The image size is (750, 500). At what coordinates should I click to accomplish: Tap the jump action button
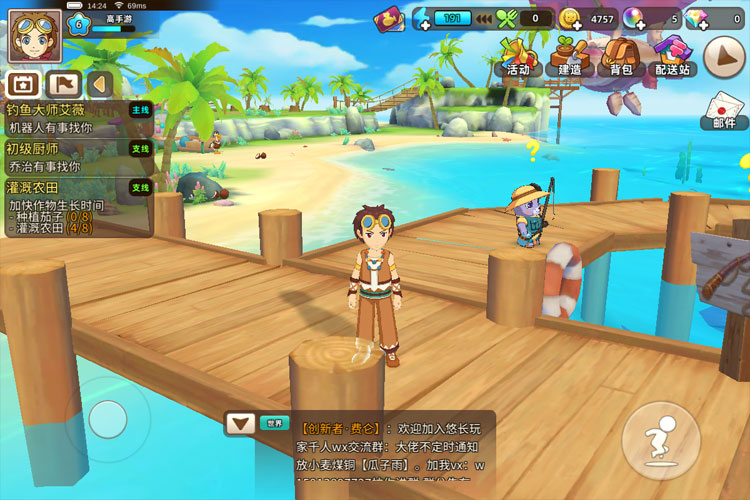660,440
